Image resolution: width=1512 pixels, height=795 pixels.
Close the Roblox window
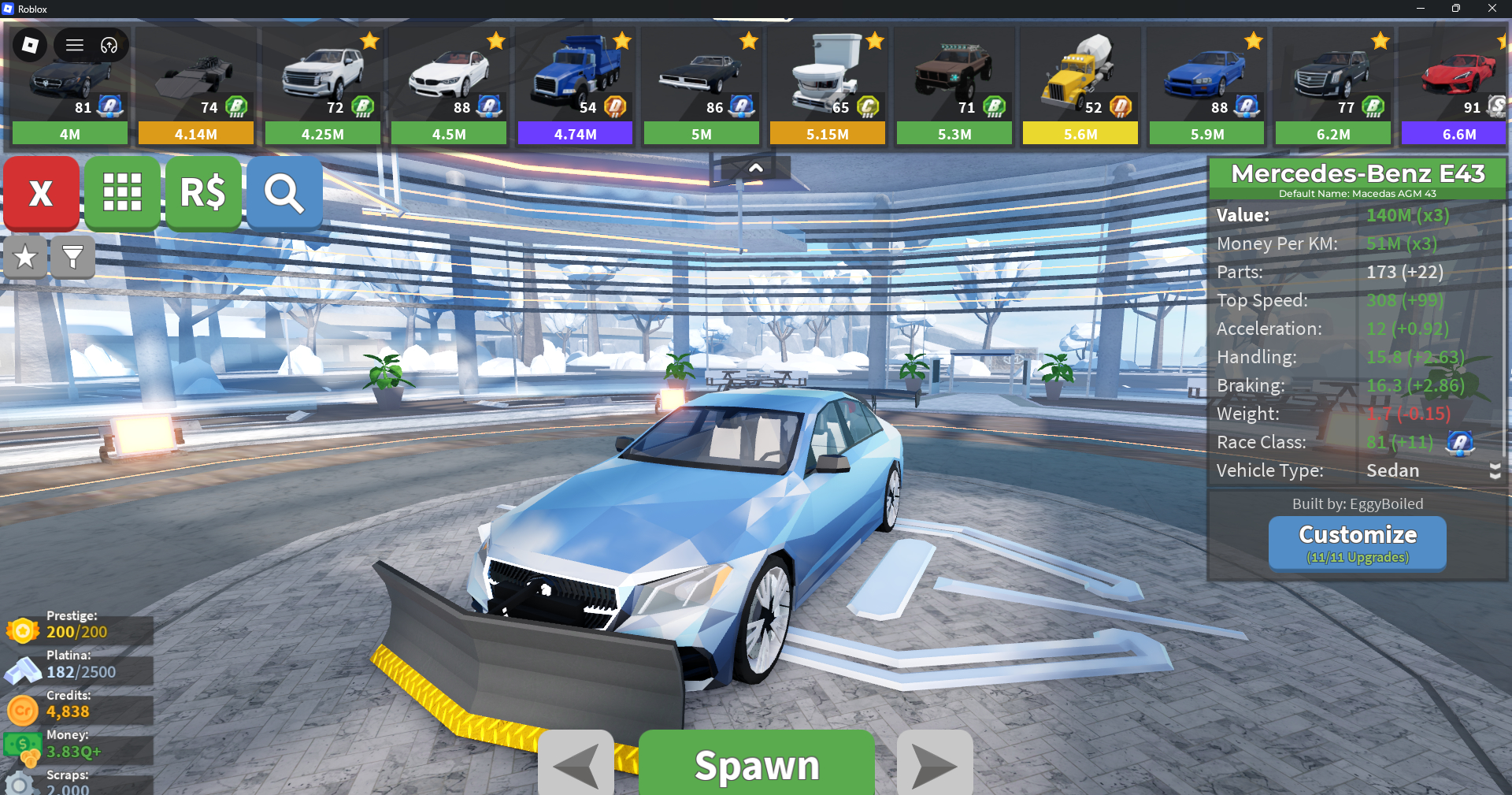click(x=1492, y=9)
